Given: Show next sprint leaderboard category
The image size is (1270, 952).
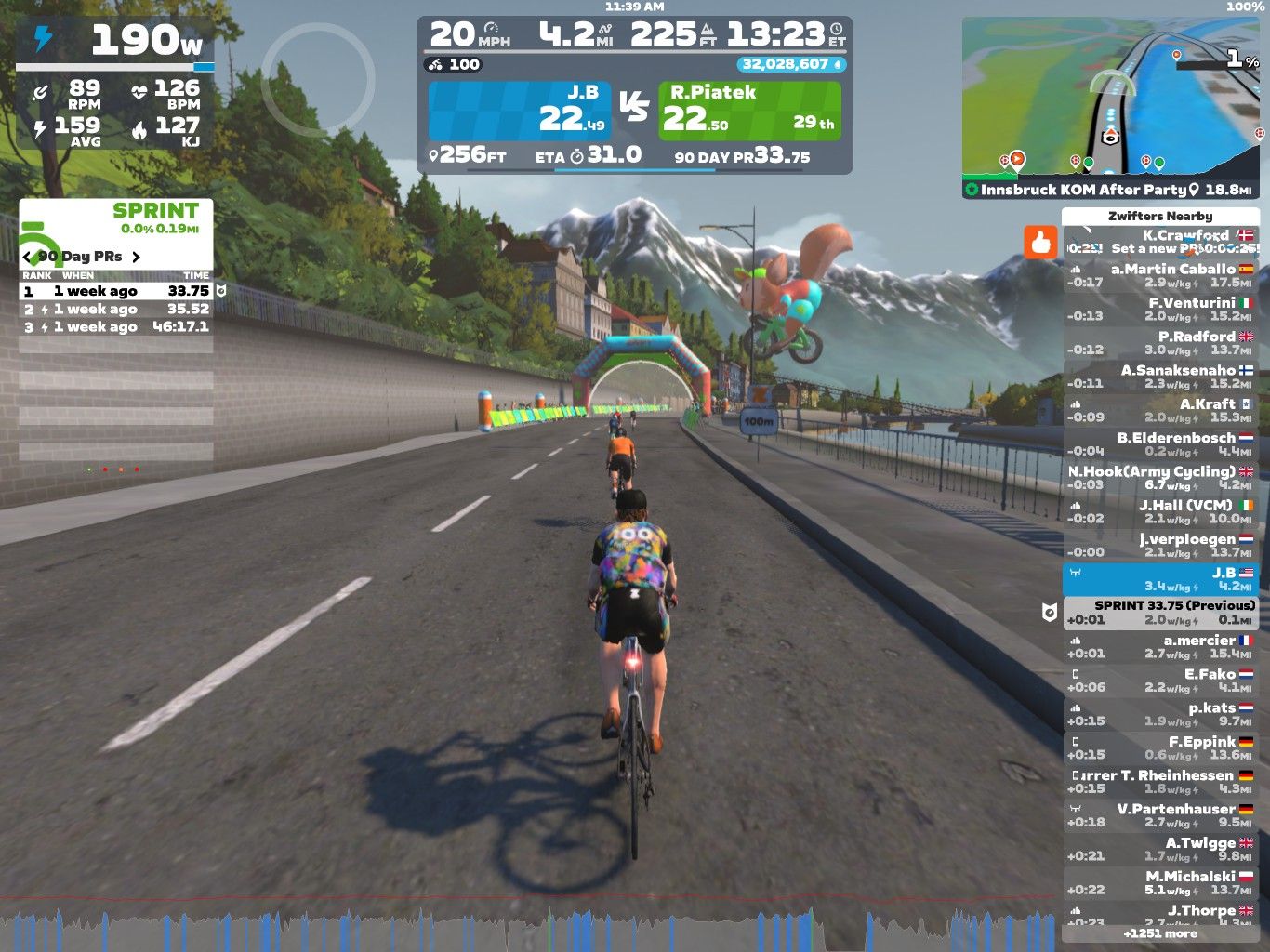Looking at the screenshot, I should click(137, 257).
